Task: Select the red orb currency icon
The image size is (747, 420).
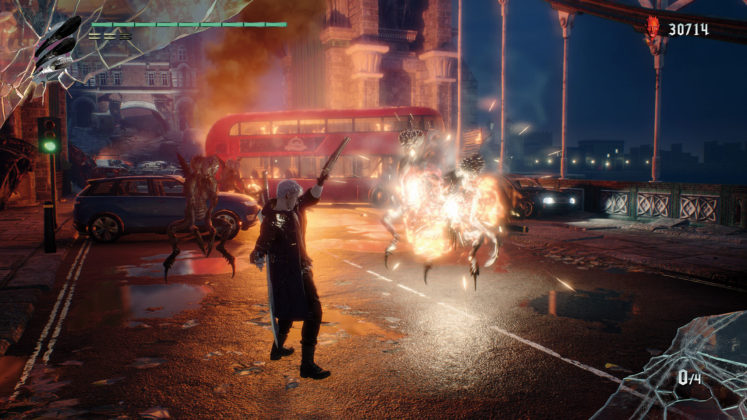Action: [x=654, y=27]
